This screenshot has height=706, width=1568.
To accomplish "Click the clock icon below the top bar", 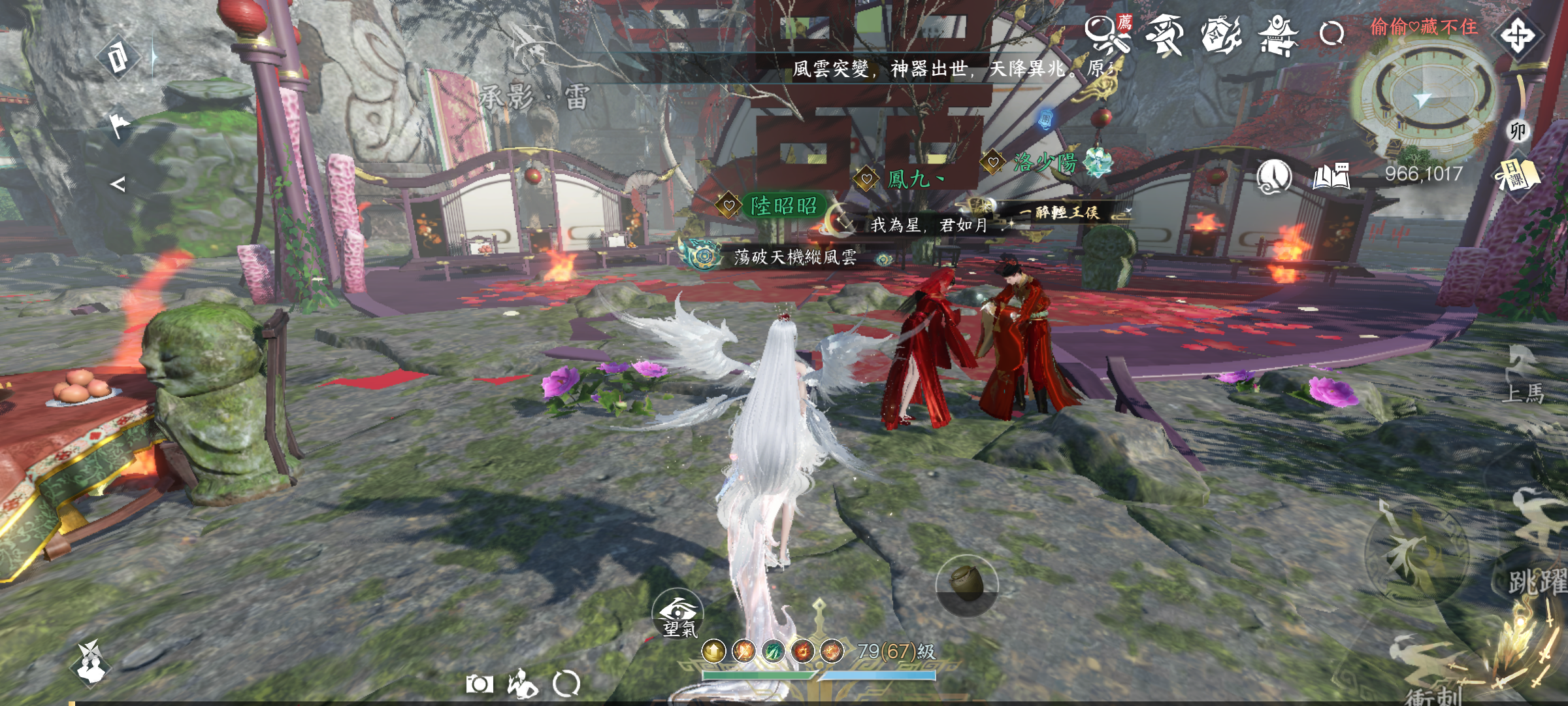I will [1274, 176].
